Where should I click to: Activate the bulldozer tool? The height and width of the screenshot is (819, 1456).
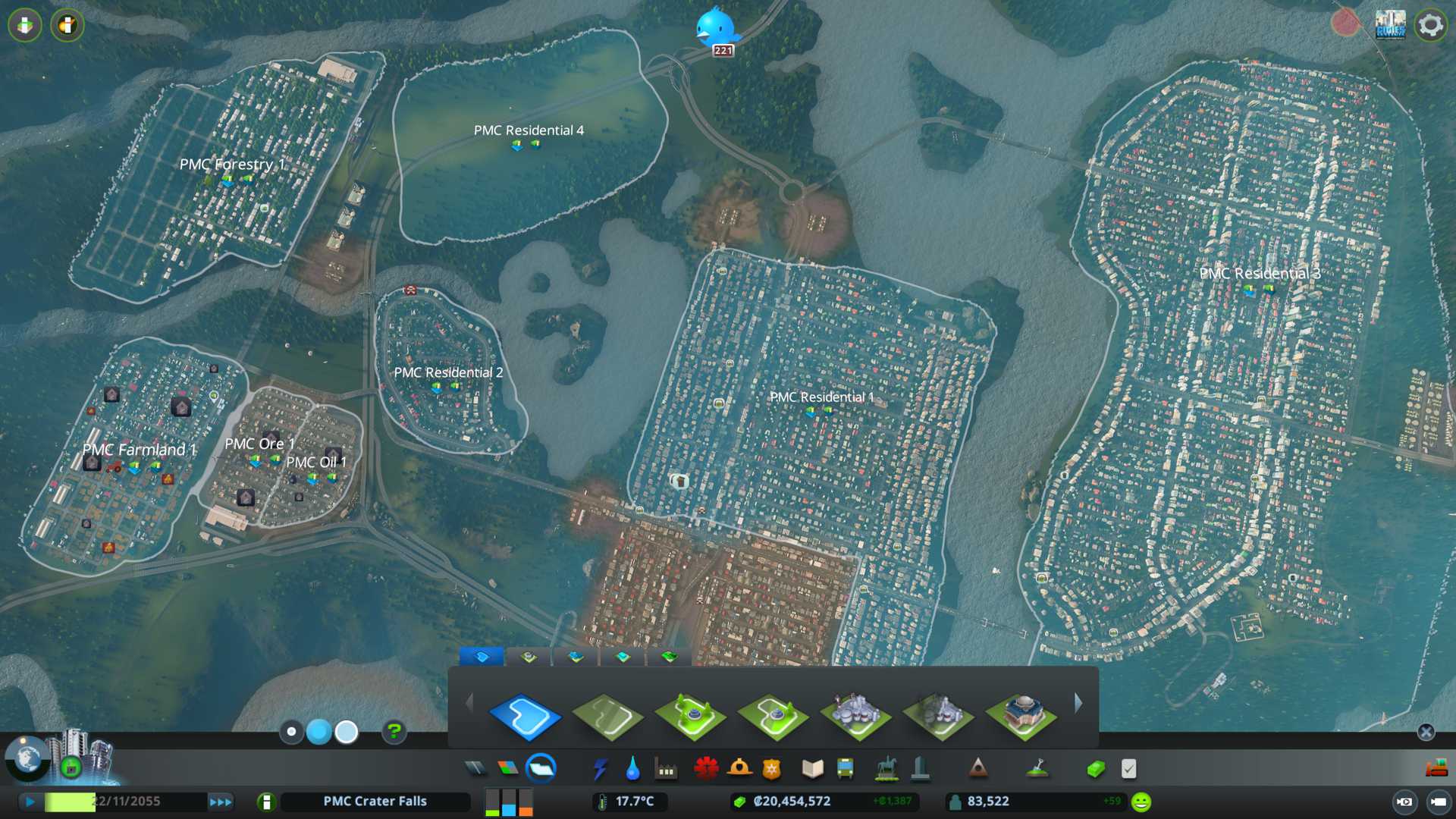[1436, 769]
